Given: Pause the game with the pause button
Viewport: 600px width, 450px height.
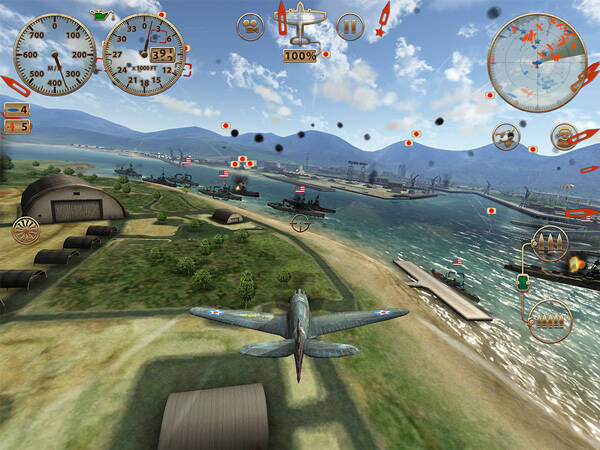Looking at the screenshot, I should point(349,26).
